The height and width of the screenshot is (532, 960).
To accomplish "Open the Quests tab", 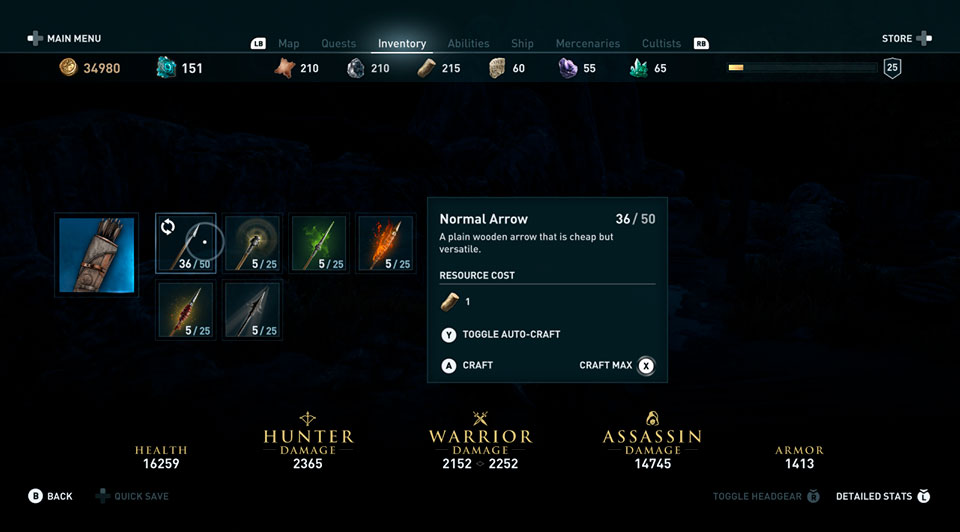I will point(338,44).
